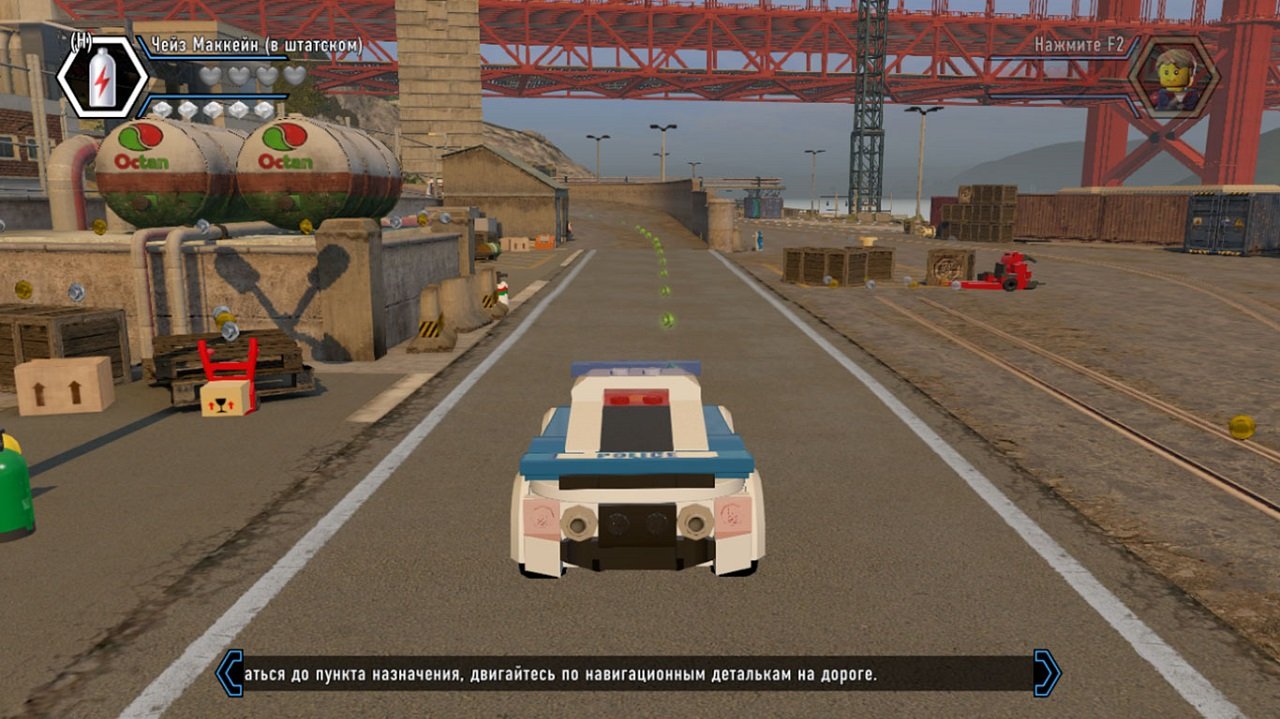This screenshot has height=719, width=1280.
Task: Show the previous hint with left arrow
Action: click(230, 673)
